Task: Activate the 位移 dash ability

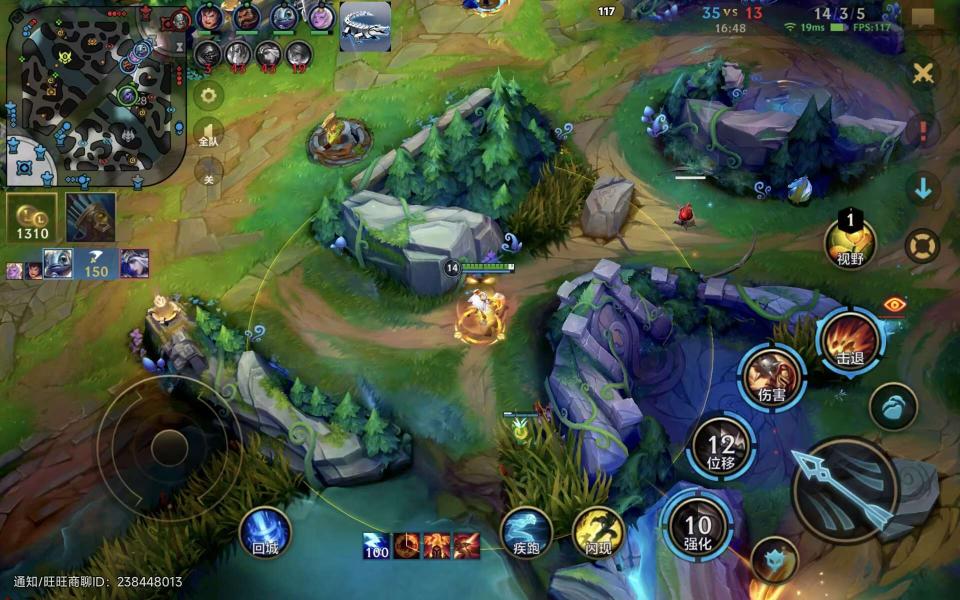Action: pyautogui.click(x=721, y=447)
